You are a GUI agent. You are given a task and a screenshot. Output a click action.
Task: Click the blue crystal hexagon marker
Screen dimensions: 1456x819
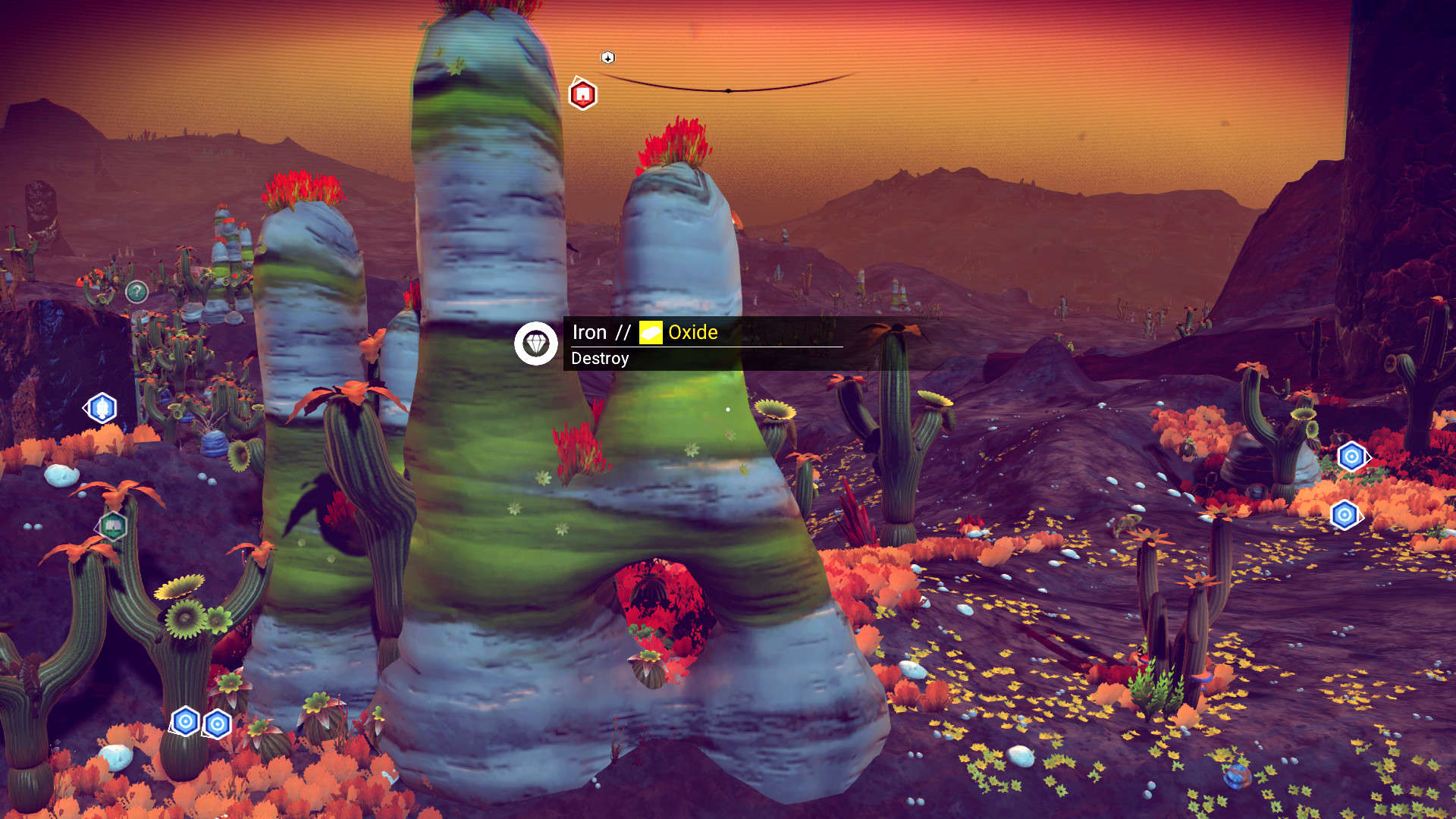[102, 408]
